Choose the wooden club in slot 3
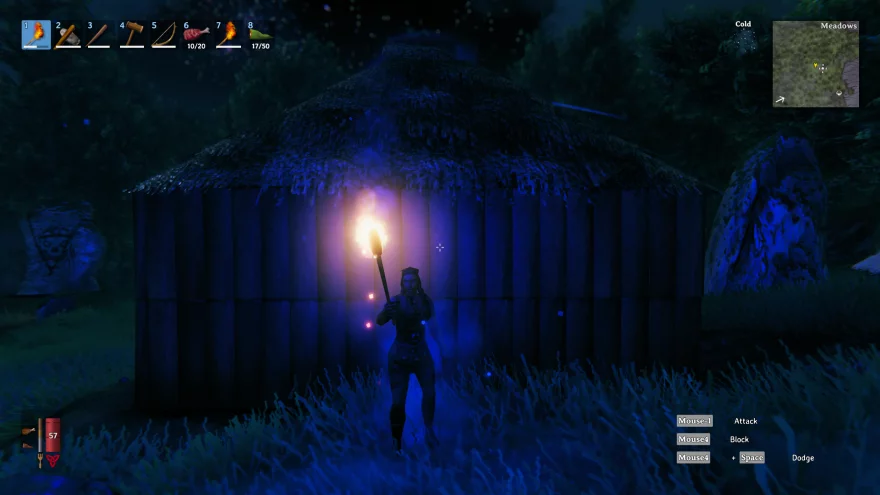This screenshot has height=495, width=880. pos(100,35)
